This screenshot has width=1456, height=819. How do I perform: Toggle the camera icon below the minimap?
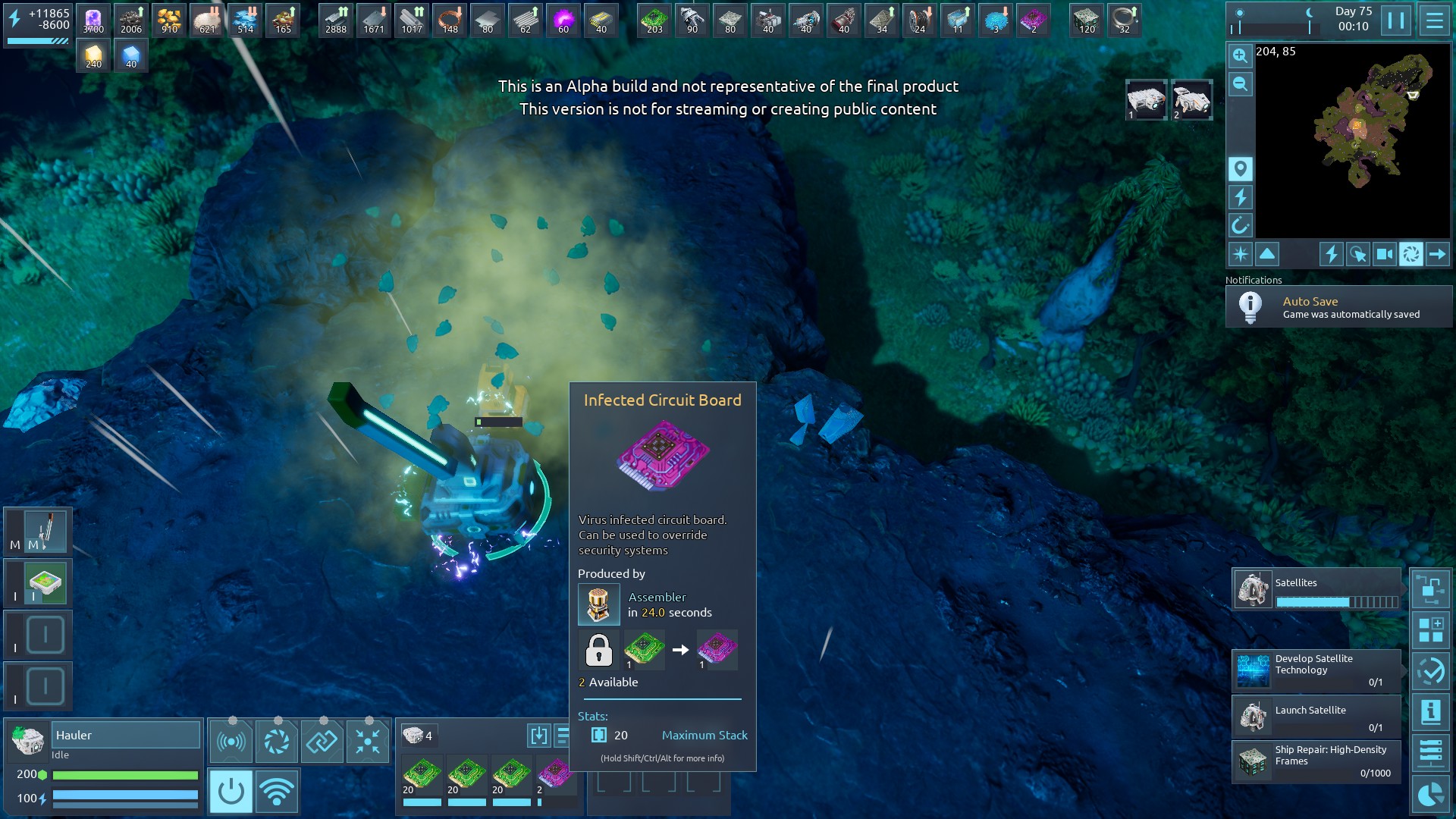pos(1384,254)
